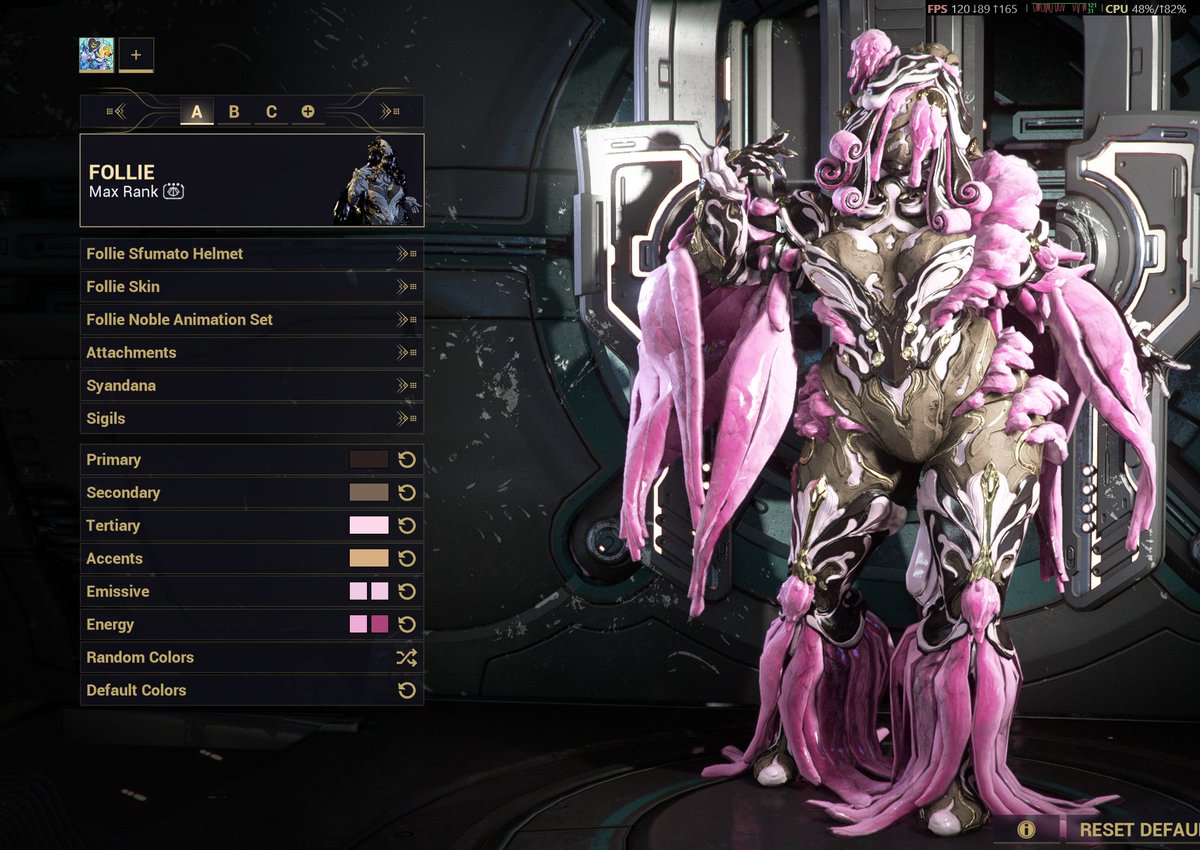Open the Syandana menu
Image resolution: width=1200 pixels, height=850 pixels.
coord(251,386)
